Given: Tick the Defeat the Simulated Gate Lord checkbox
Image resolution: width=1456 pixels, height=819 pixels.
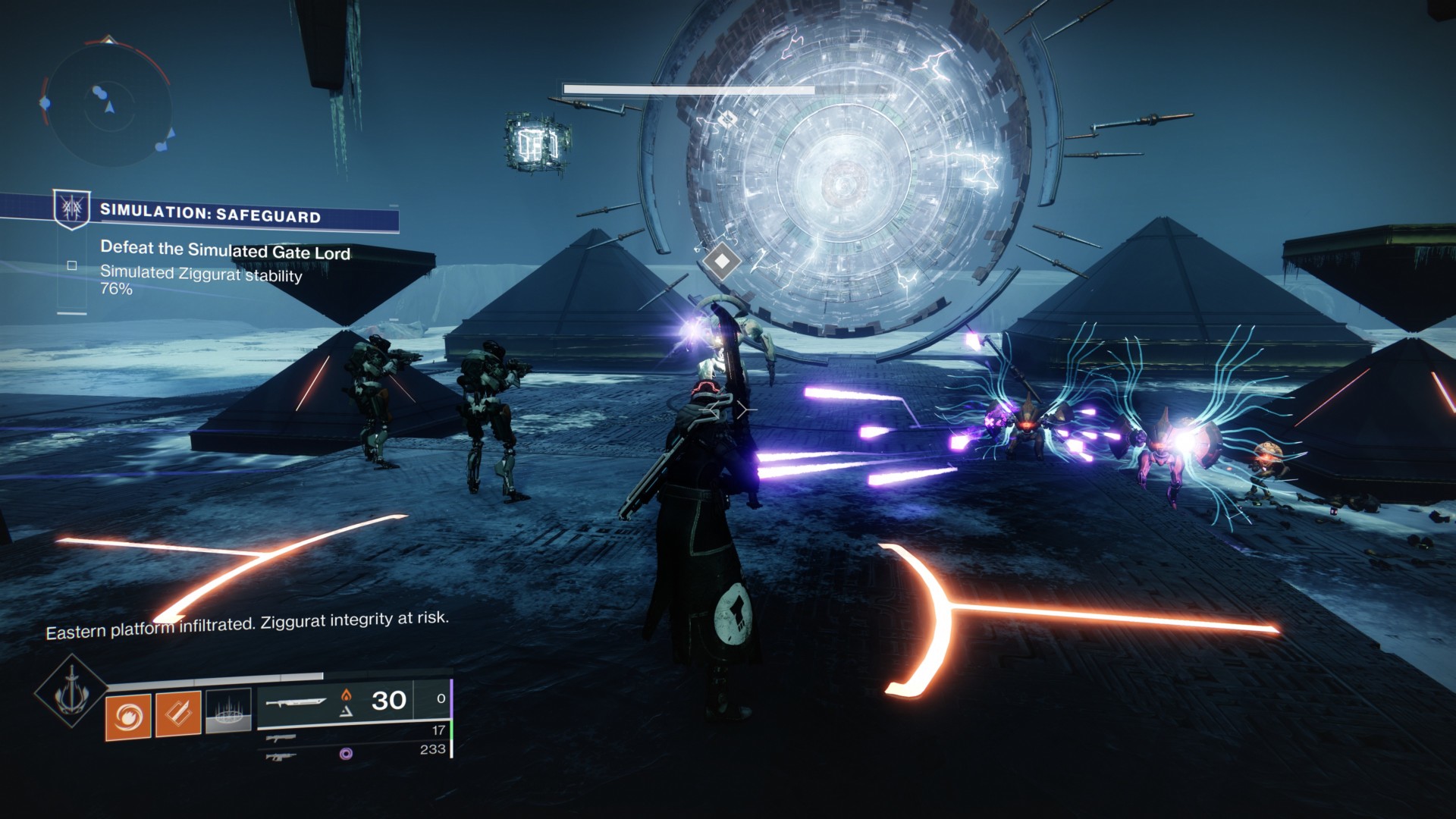Looking at the screenshot, I should coord(72,265).
